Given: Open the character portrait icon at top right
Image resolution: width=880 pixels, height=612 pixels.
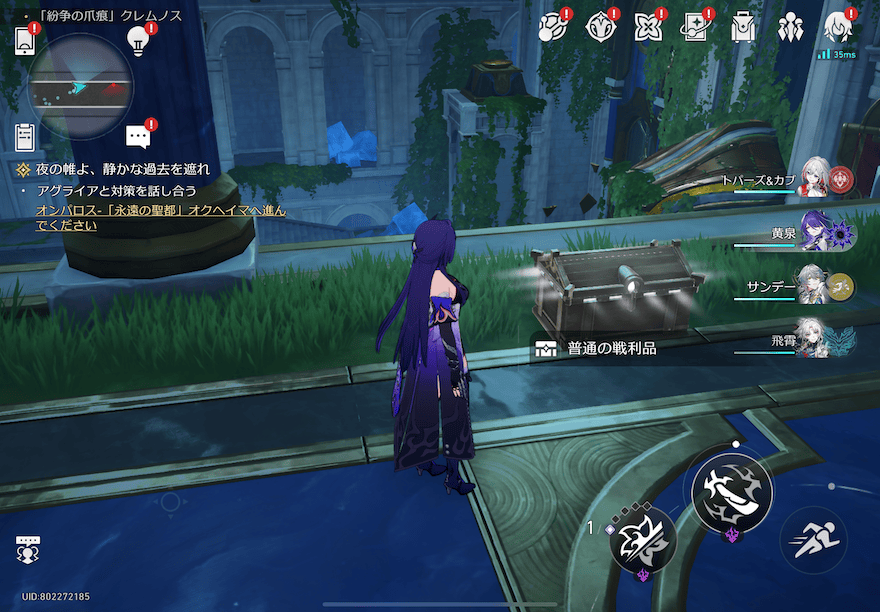Looking at the screenshot, I should pos(837,27).
